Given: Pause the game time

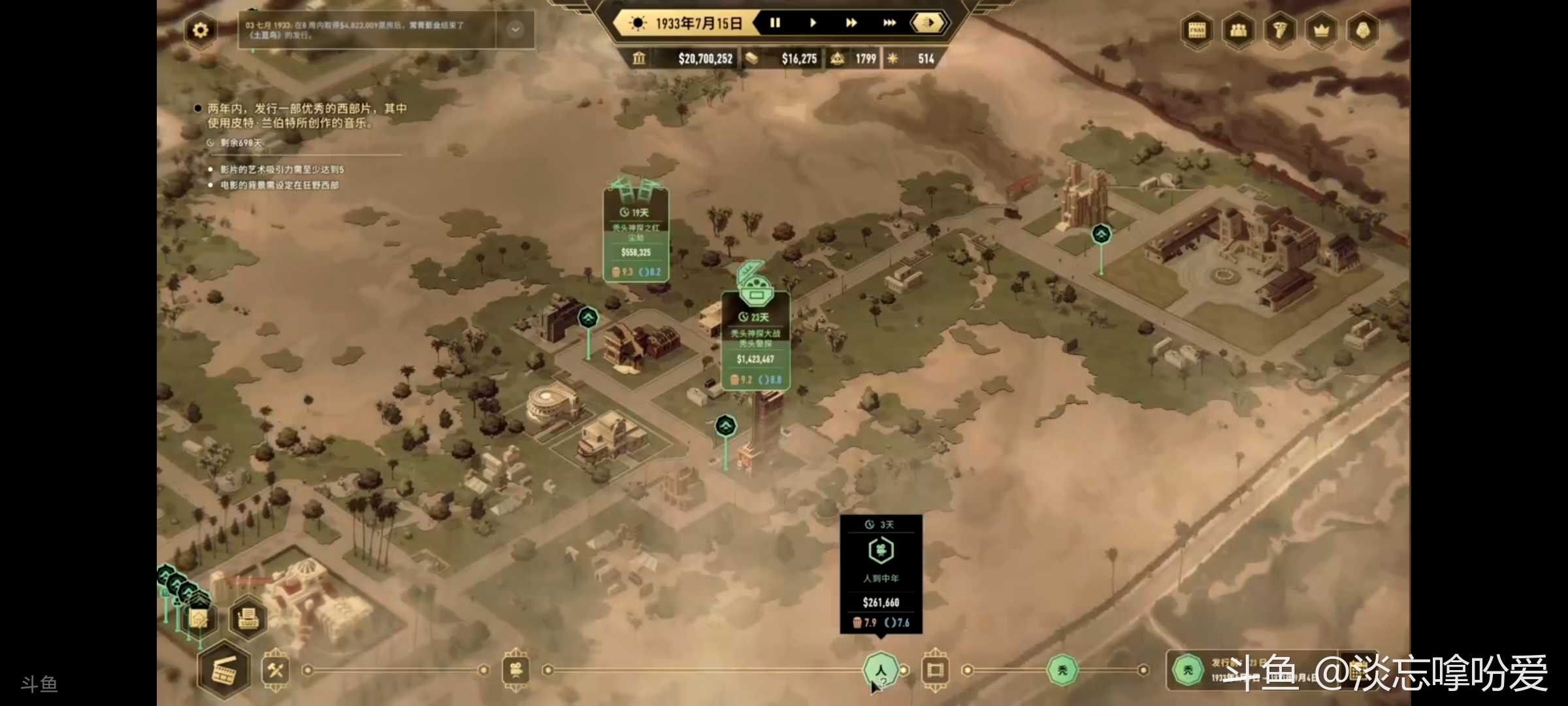Looking at the screenshot, I should coord(775,23).
